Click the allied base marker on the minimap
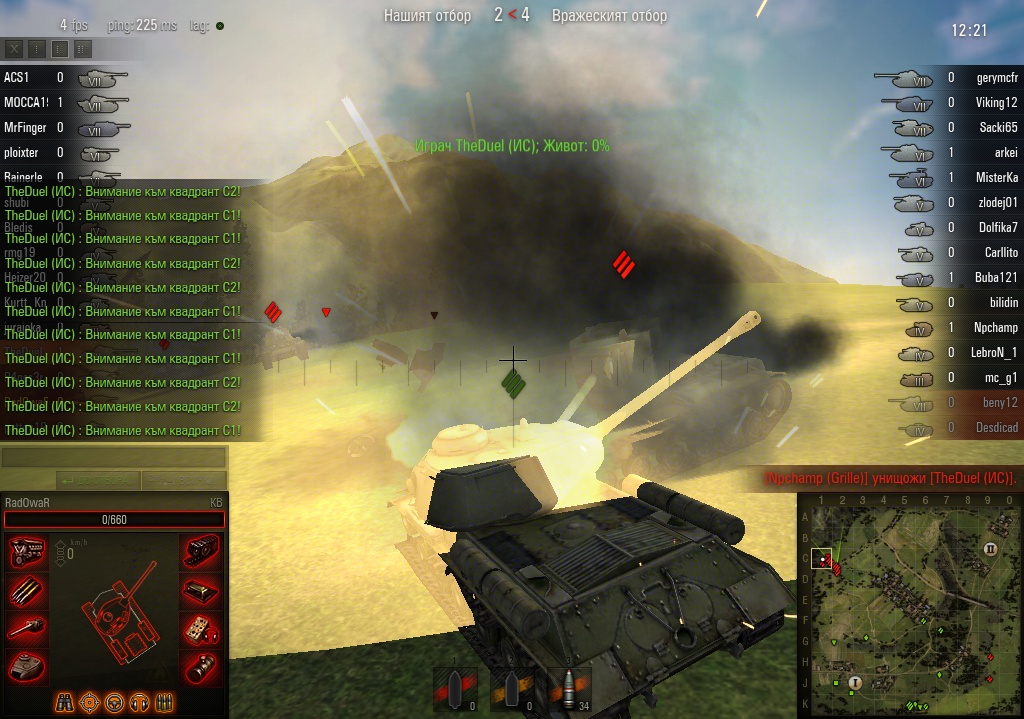The height and width of the screenshot is (719, 1024). pos(855,682)
